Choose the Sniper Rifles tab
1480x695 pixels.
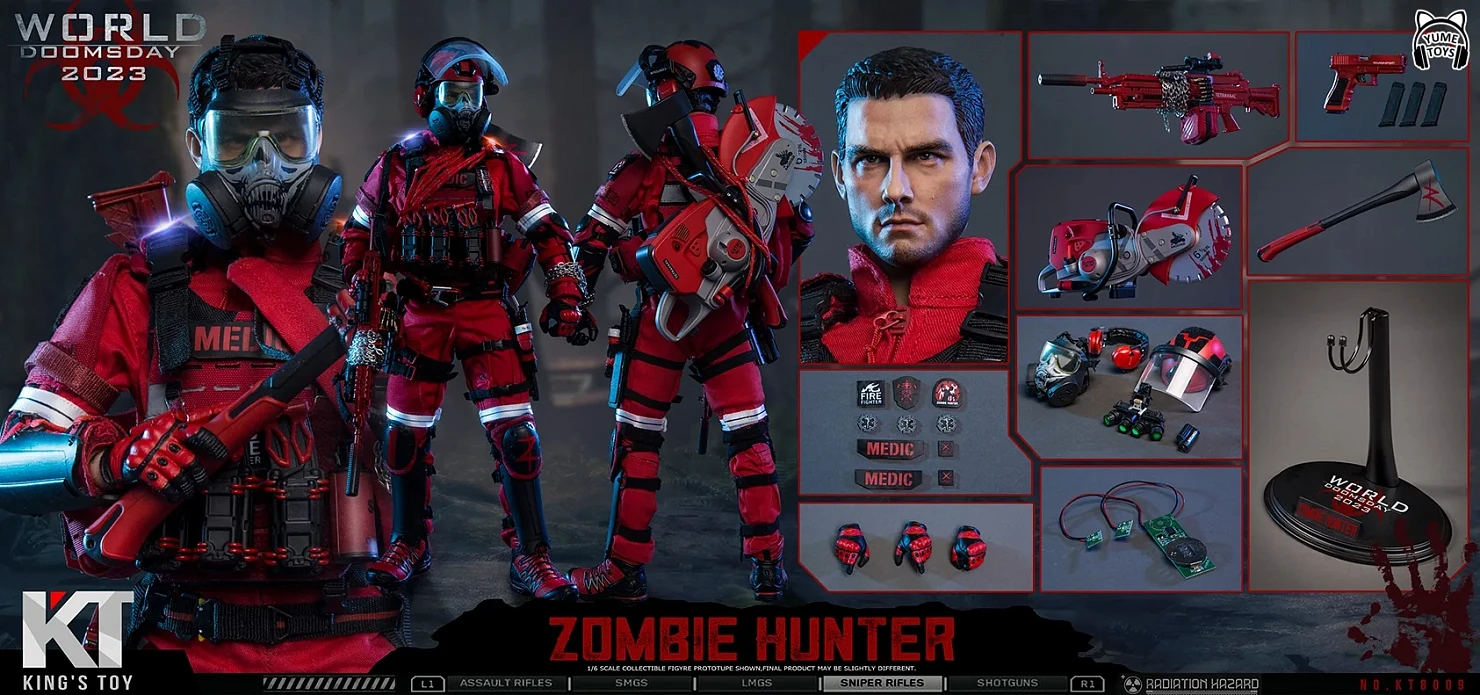click(881, 684)
